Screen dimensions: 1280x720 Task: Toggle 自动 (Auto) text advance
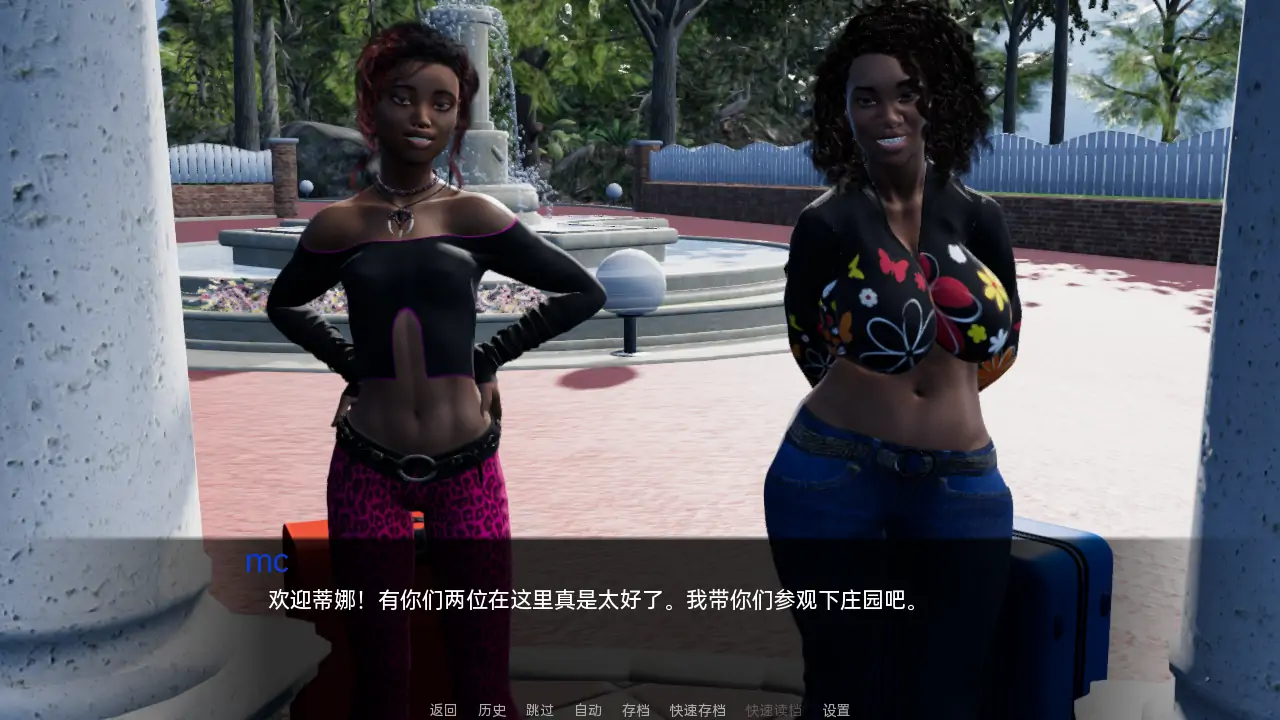(x=588, y=710)
